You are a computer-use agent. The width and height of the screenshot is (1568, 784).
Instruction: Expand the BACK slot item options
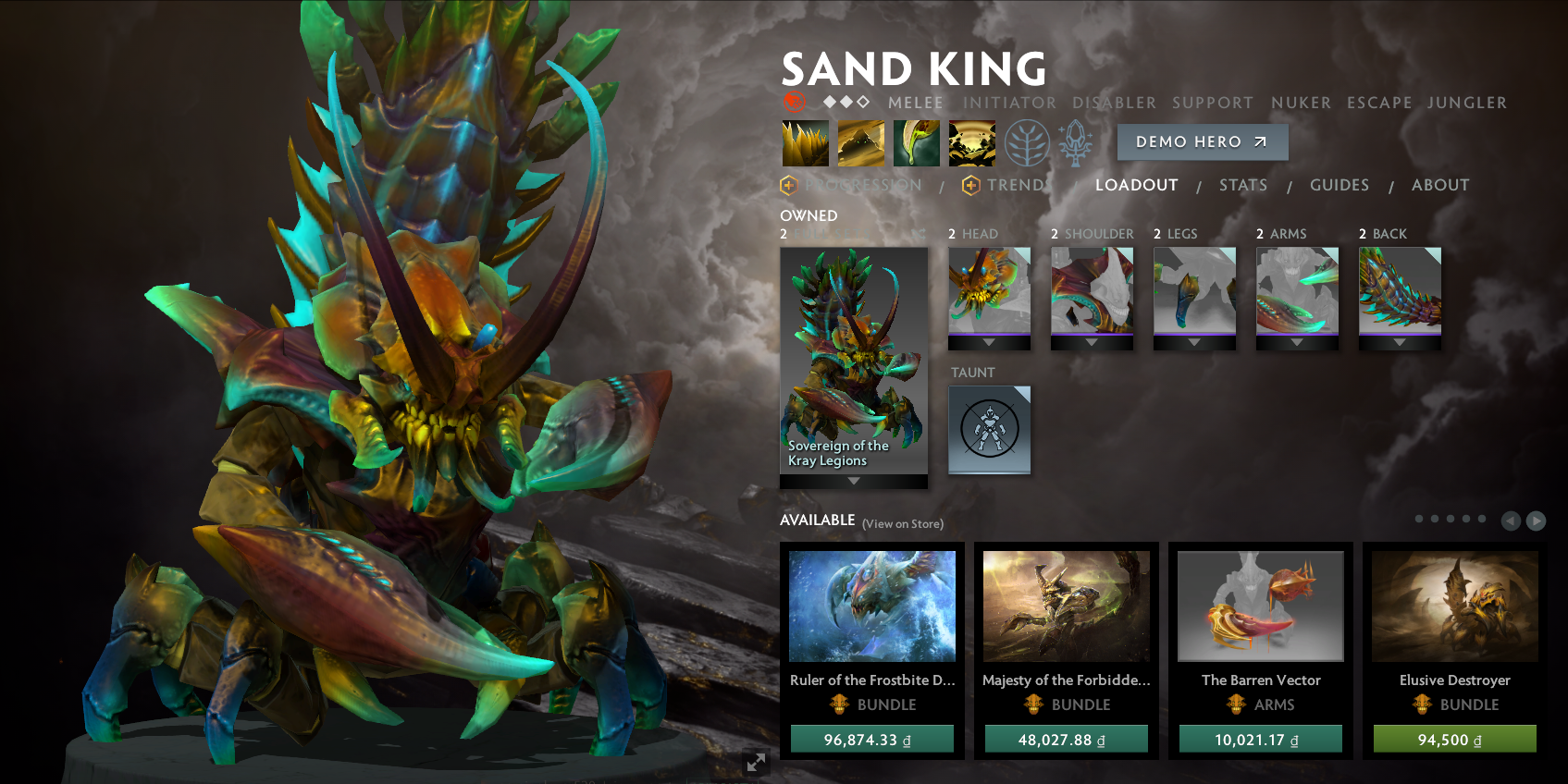click(1400, 342)
